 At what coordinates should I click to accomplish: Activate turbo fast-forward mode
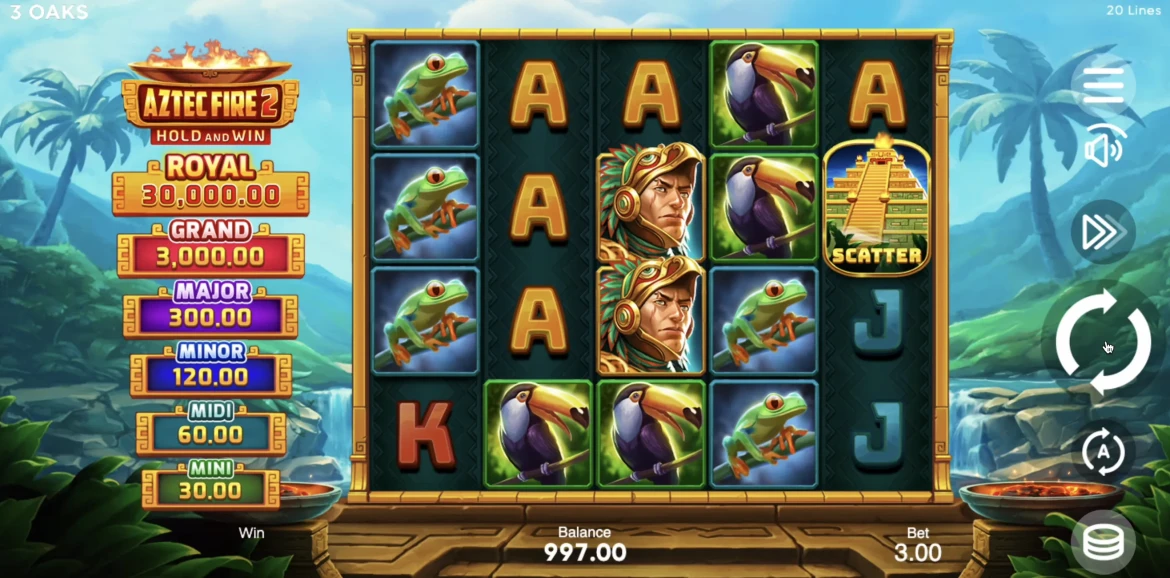click(1102, 232)
